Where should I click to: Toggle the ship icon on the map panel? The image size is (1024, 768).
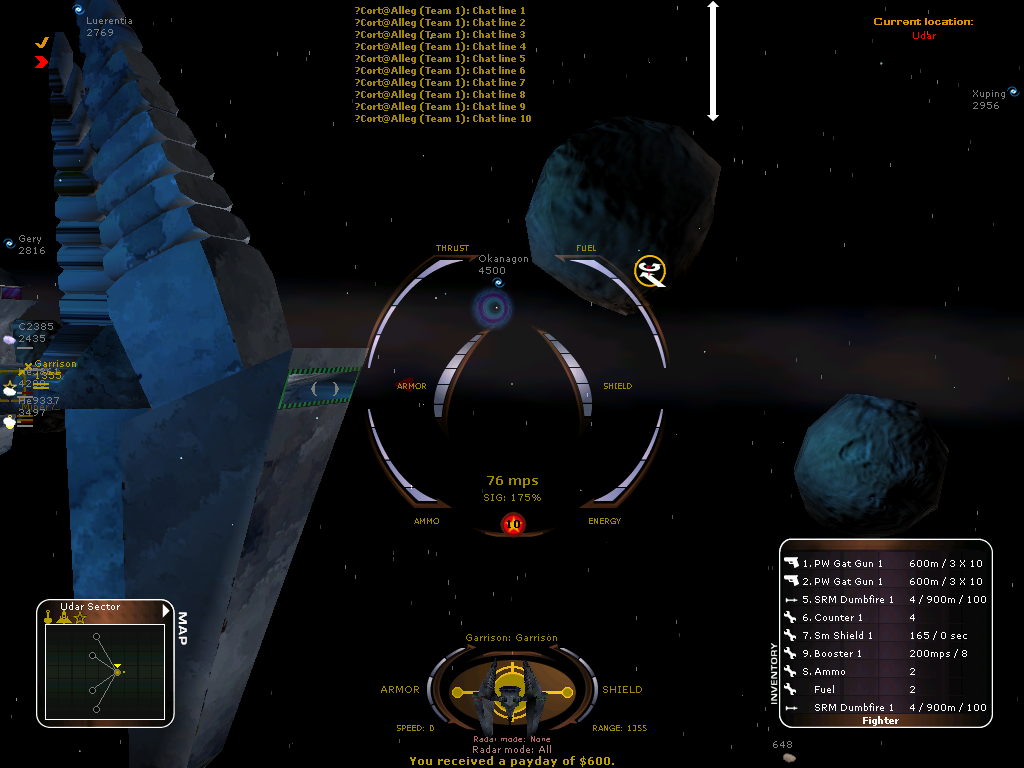click(63, 618)
